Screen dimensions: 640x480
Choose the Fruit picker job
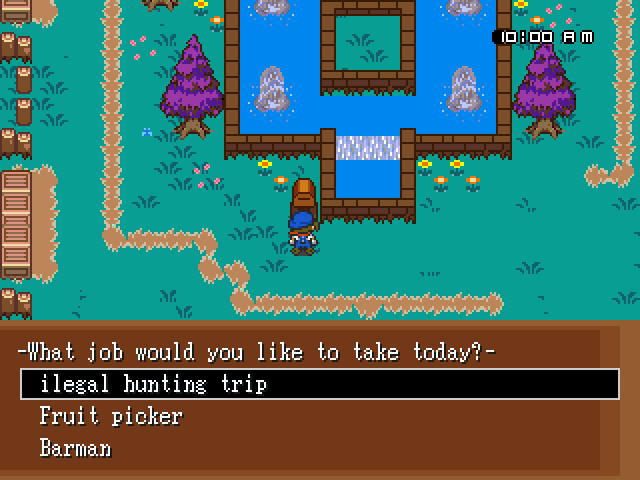[x=111, y=416]
